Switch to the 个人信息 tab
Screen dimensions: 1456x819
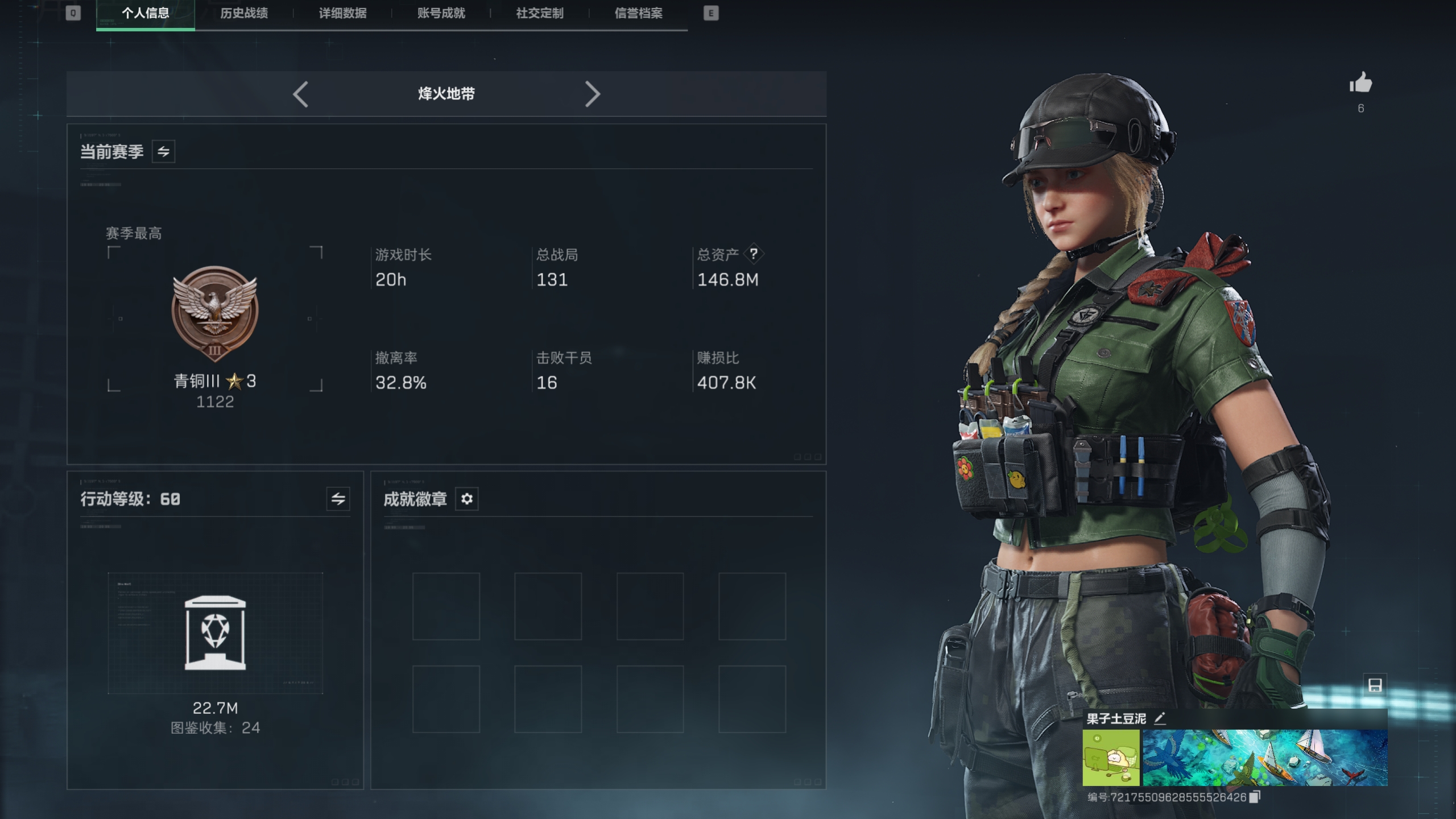[x=145, y=13]
